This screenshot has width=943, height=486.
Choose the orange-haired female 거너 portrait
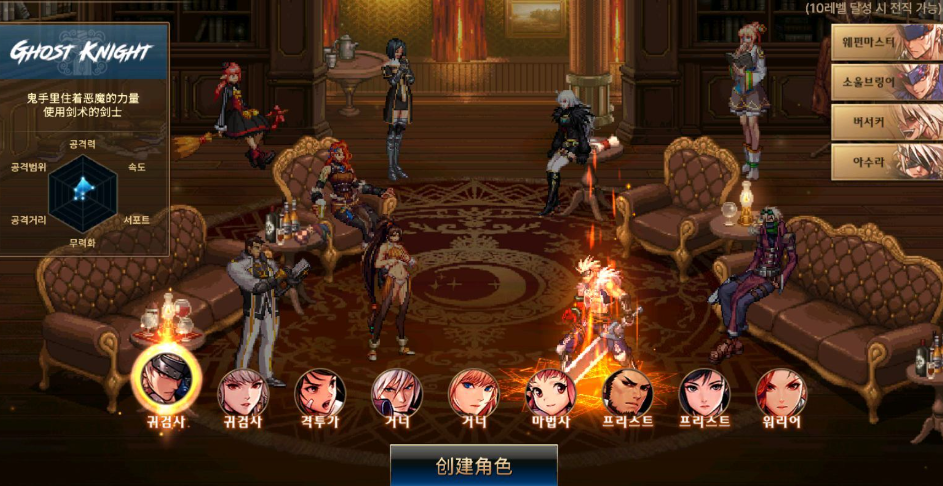point(474,391)
